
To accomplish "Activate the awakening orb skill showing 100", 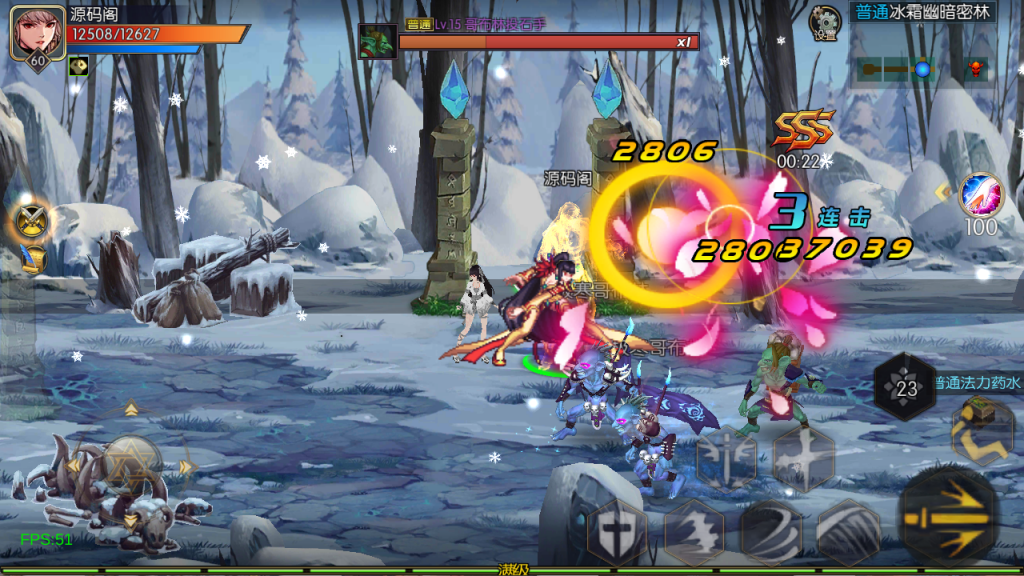I will tap(980, 196).
